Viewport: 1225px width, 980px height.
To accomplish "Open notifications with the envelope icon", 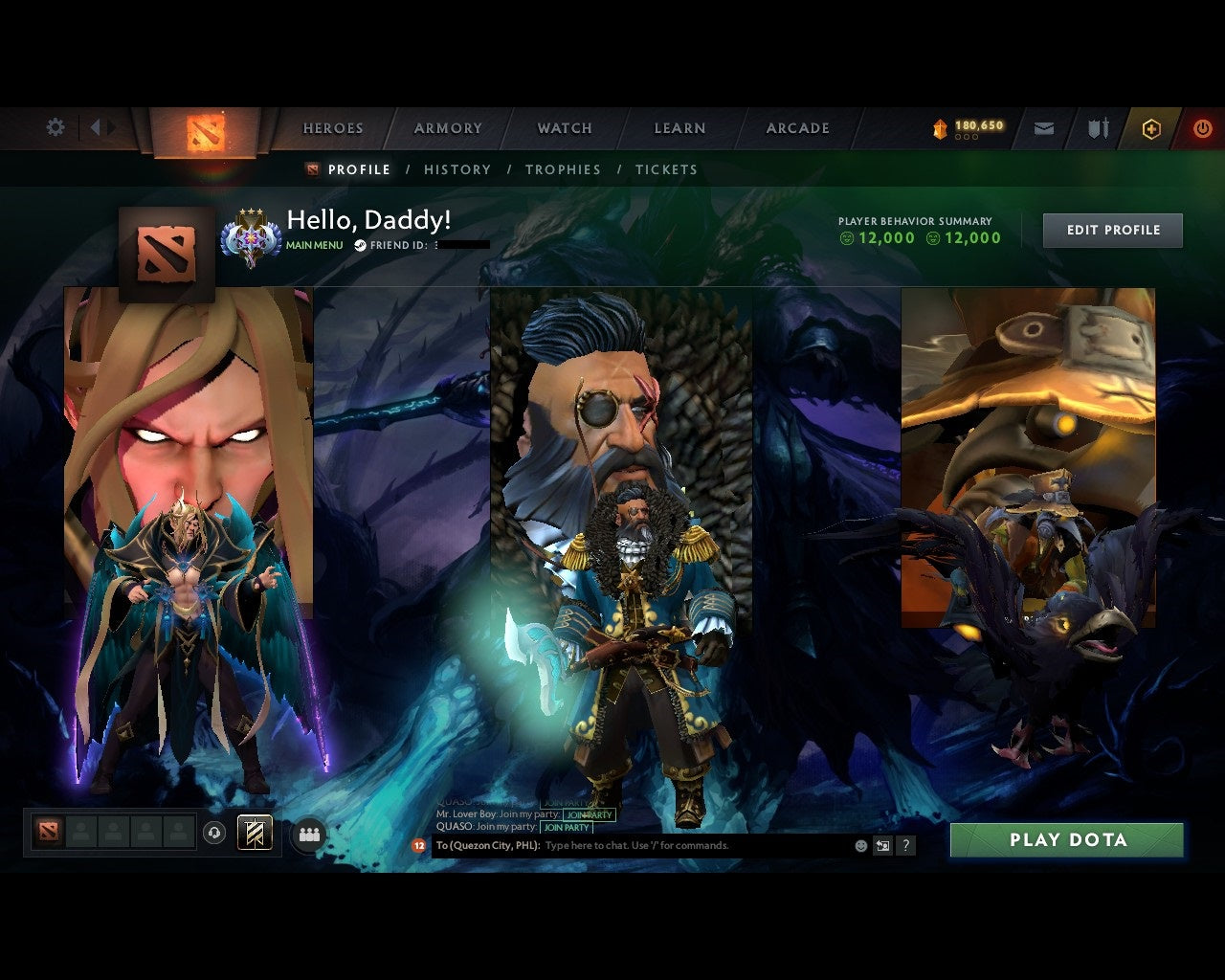I will pyautogui.click(x=1043, y=127).
